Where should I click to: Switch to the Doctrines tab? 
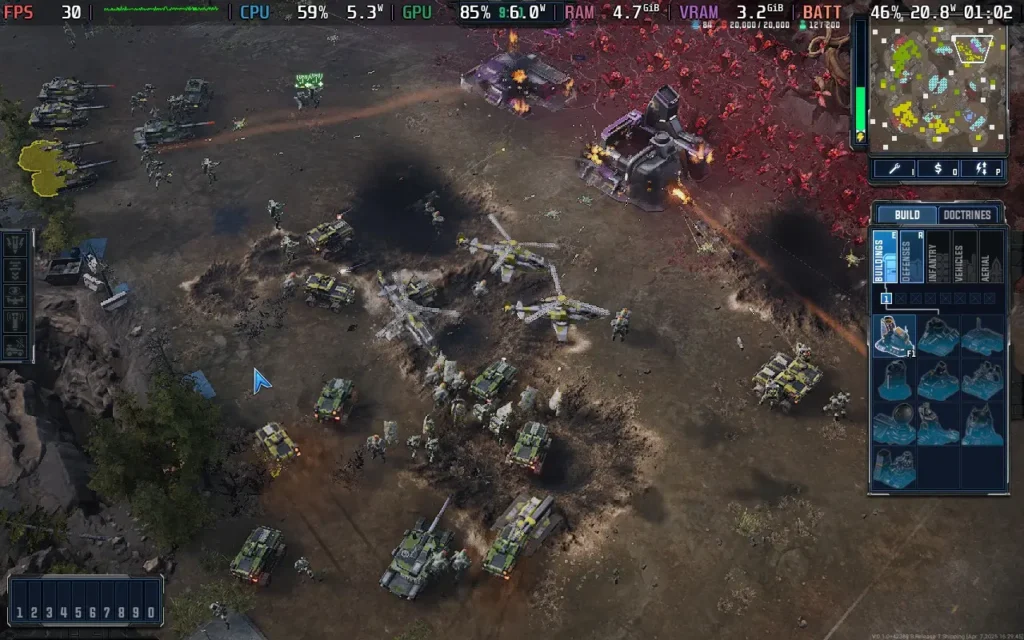tap(970, 215)
